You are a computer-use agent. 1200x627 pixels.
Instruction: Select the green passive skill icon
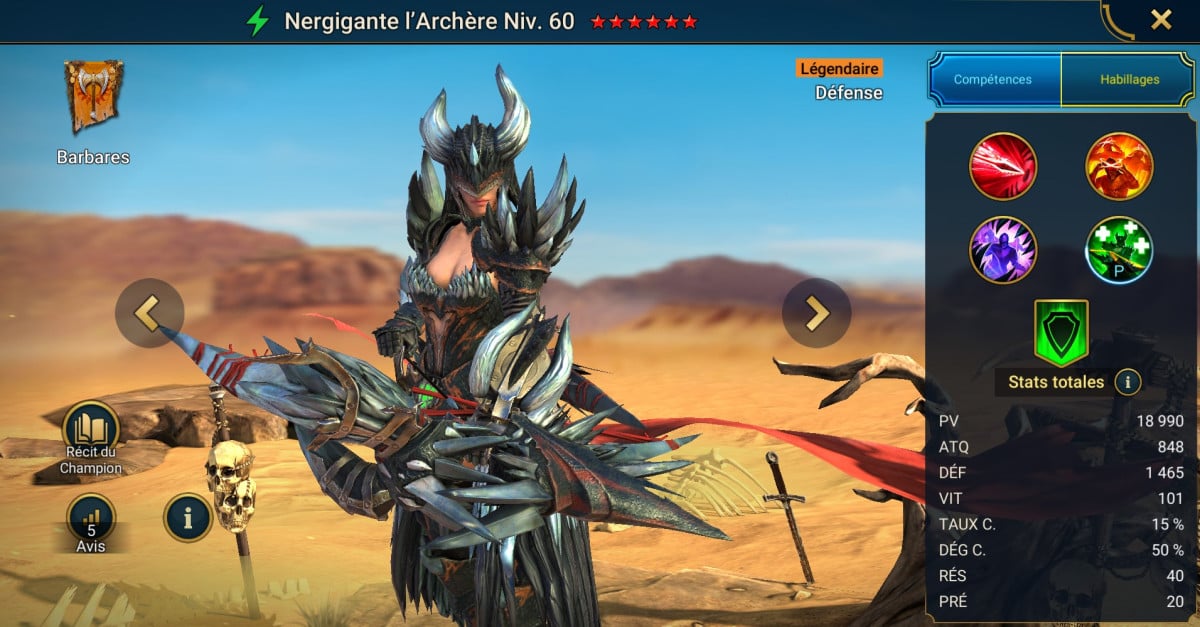1120,250
